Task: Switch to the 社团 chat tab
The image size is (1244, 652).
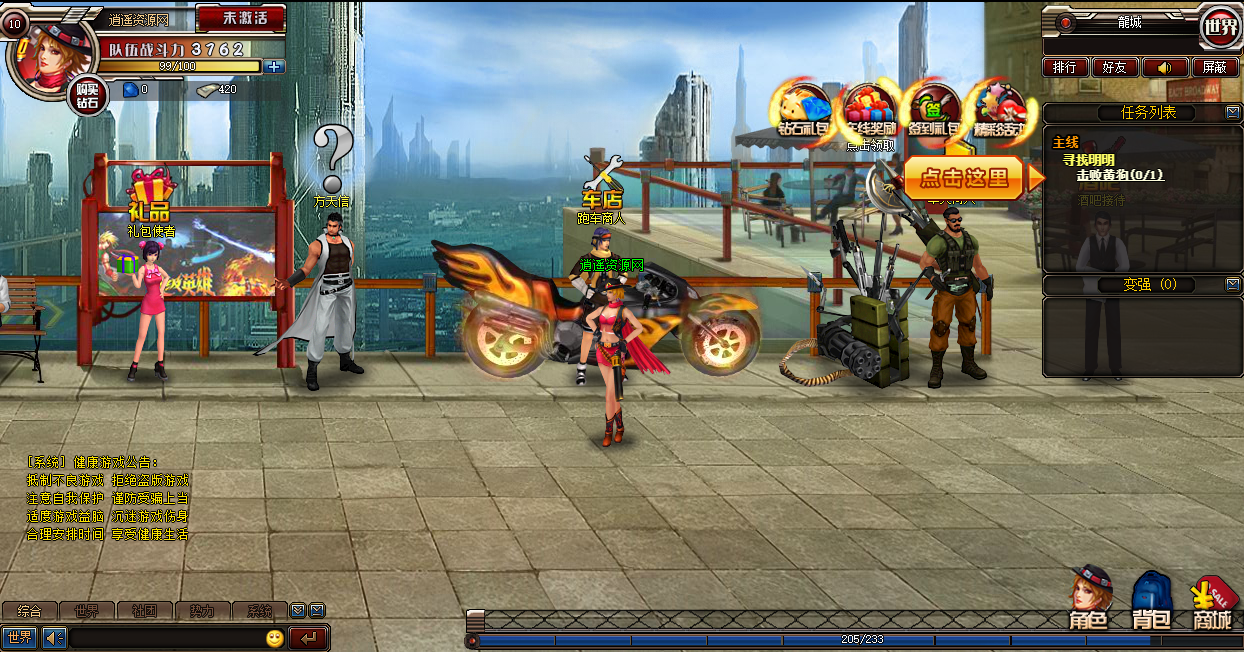Action: click(x=144, y=610)
